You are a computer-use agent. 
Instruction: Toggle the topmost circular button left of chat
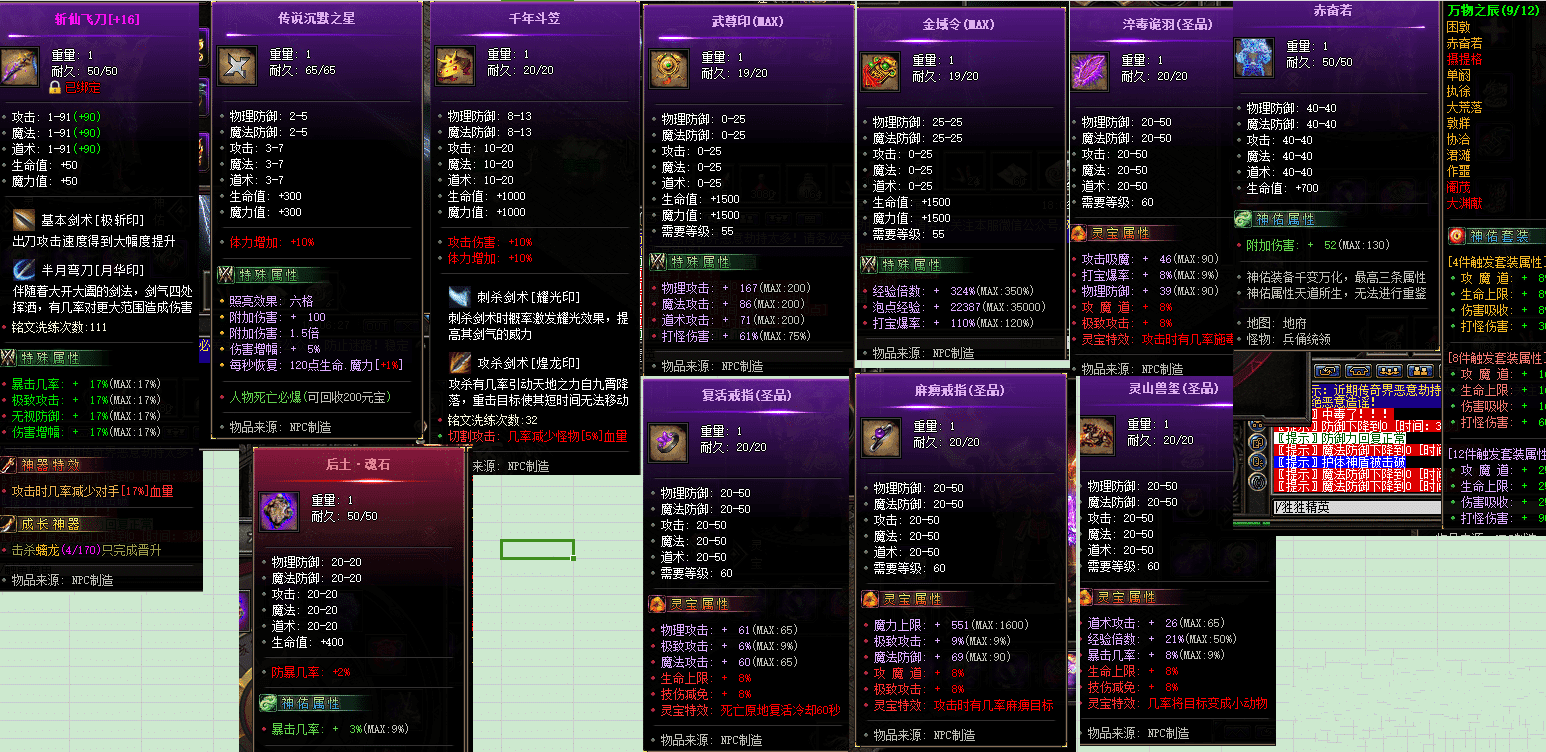pos(1257,425)
